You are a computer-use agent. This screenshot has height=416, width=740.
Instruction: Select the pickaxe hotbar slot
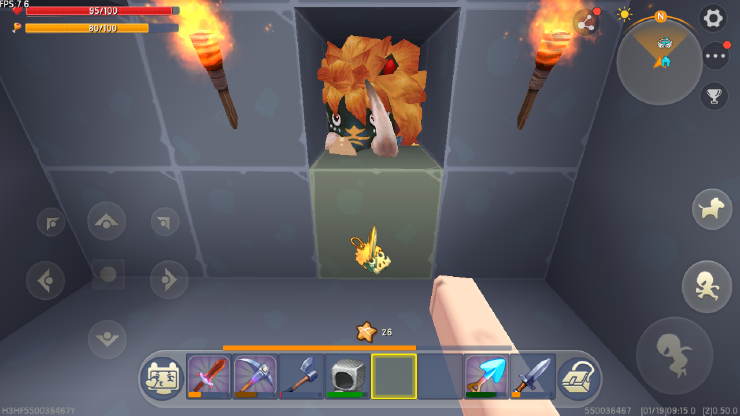[255, 377]
